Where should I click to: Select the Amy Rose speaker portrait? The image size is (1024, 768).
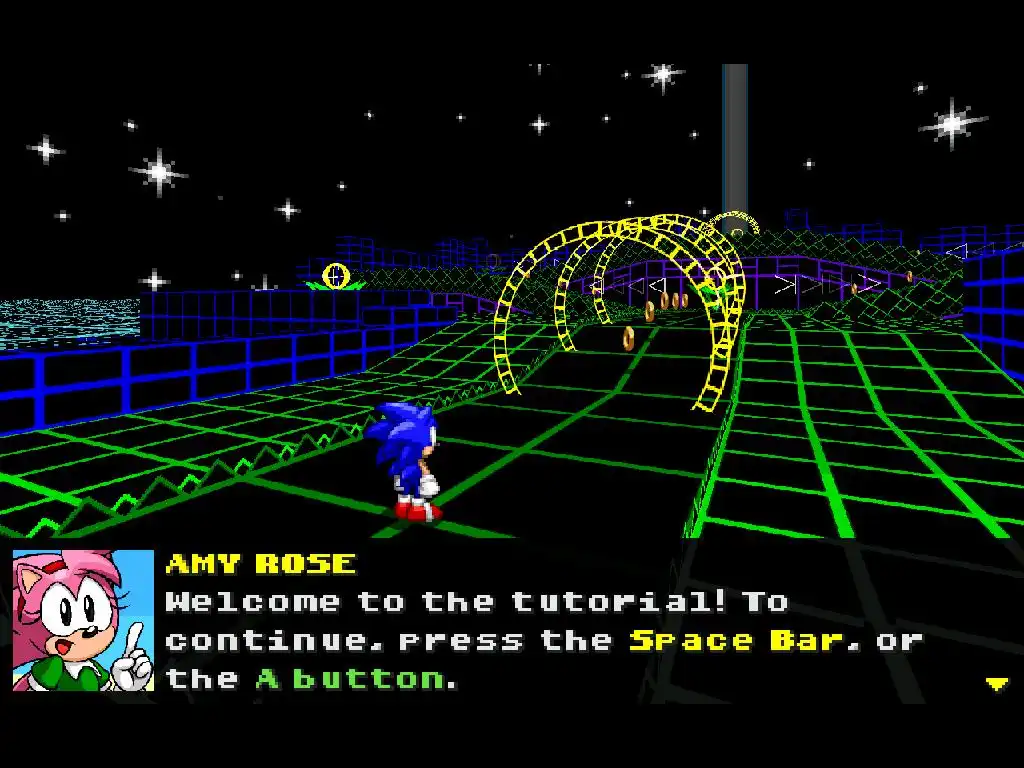pos(83,620)
